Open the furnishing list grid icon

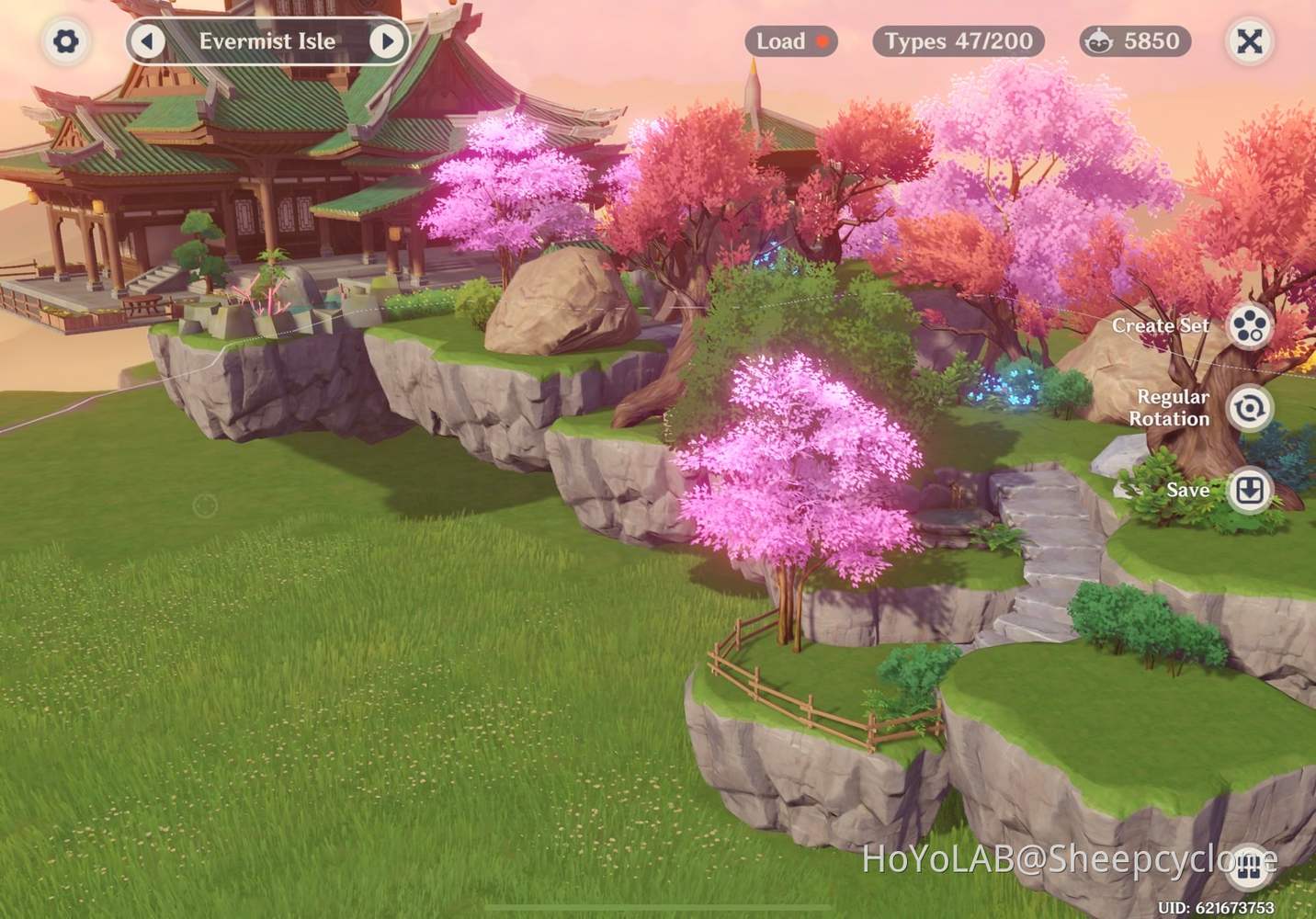tap(1248, 868)
